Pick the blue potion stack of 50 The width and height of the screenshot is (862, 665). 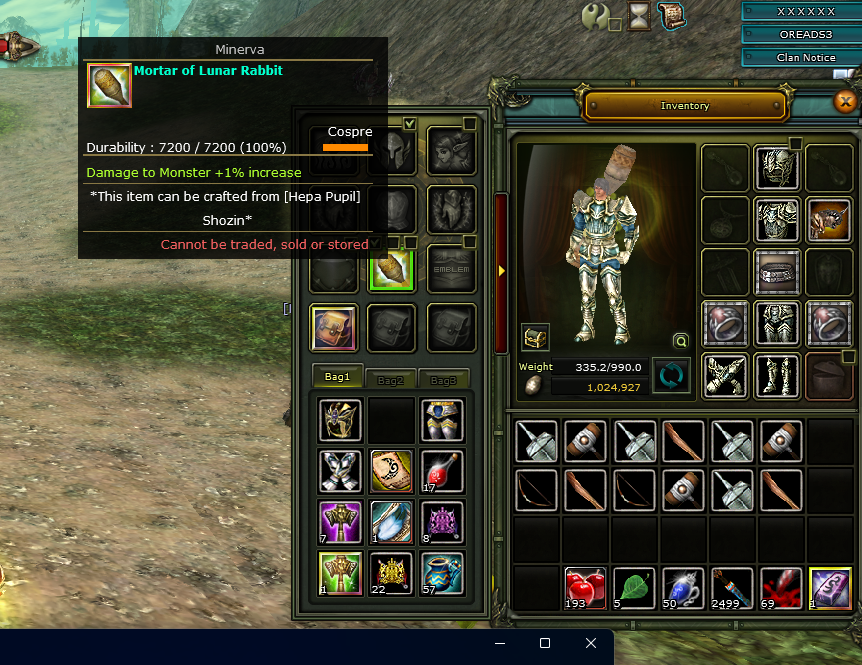[x=681, y=587]
